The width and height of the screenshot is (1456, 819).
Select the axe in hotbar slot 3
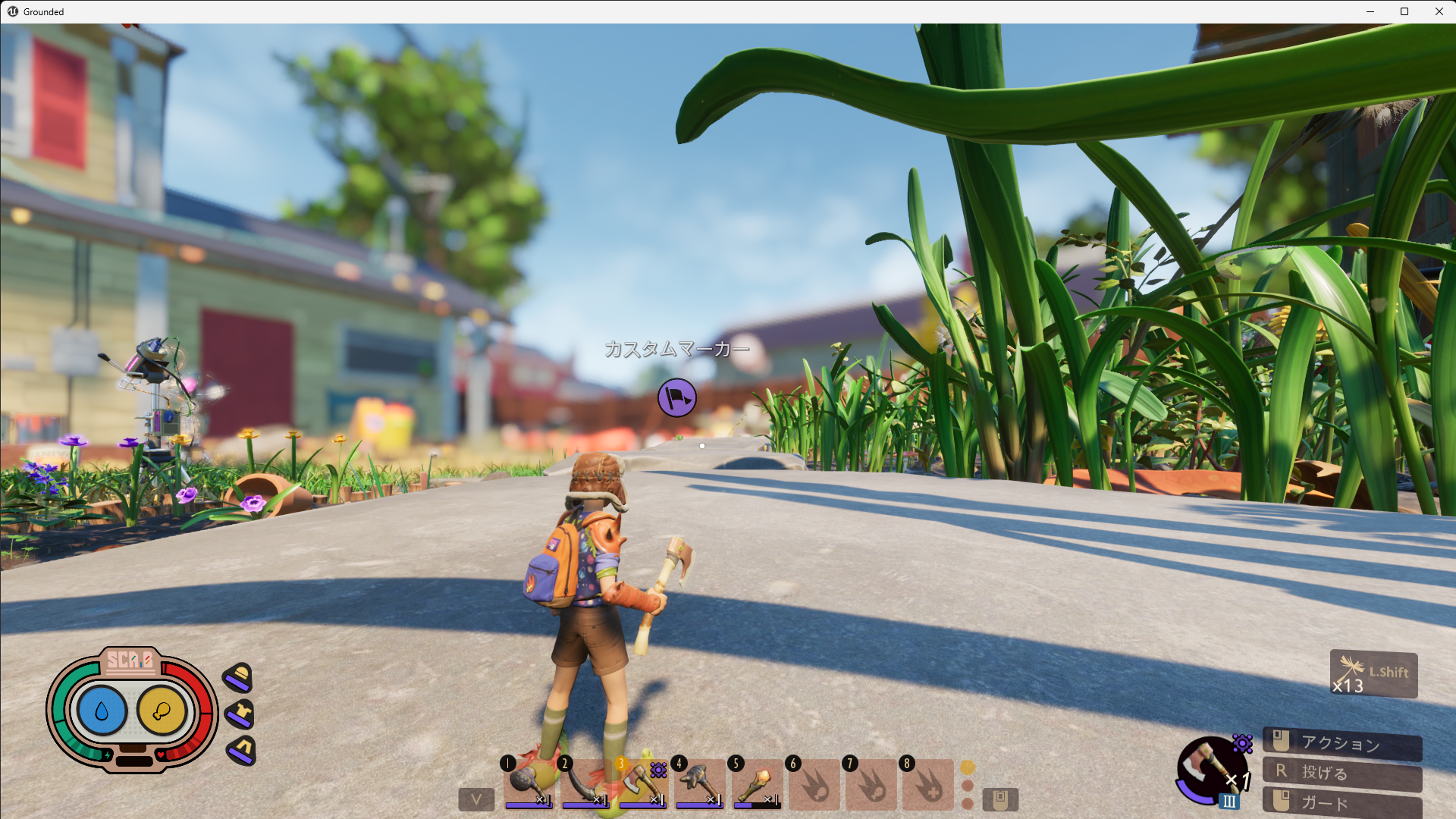pyautogui.click(x=642, y=783)
